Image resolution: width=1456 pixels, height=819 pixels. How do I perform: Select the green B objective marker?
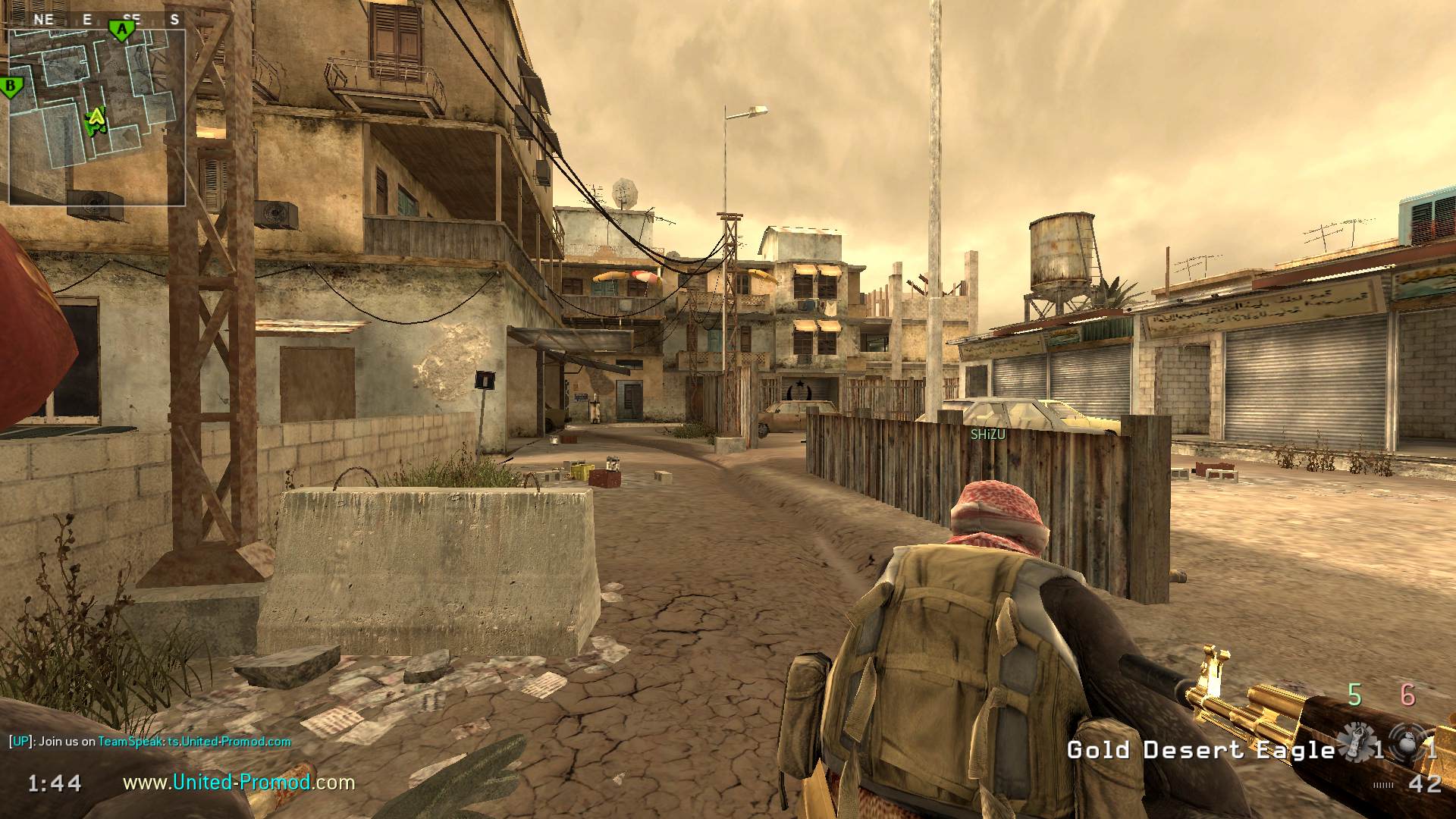point(11,87)
